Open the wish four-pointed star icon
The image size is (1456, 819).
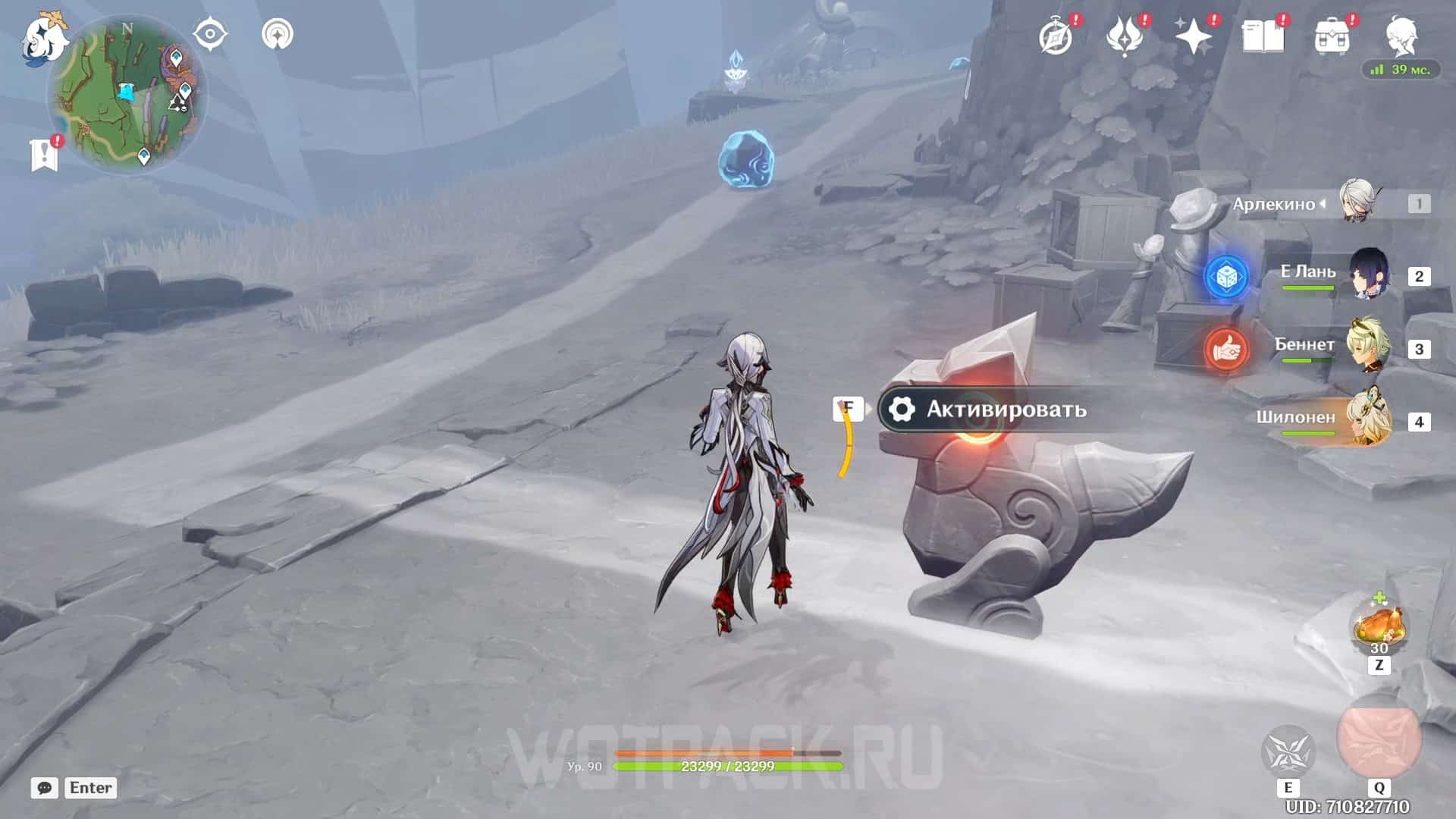click(1193, 36)
